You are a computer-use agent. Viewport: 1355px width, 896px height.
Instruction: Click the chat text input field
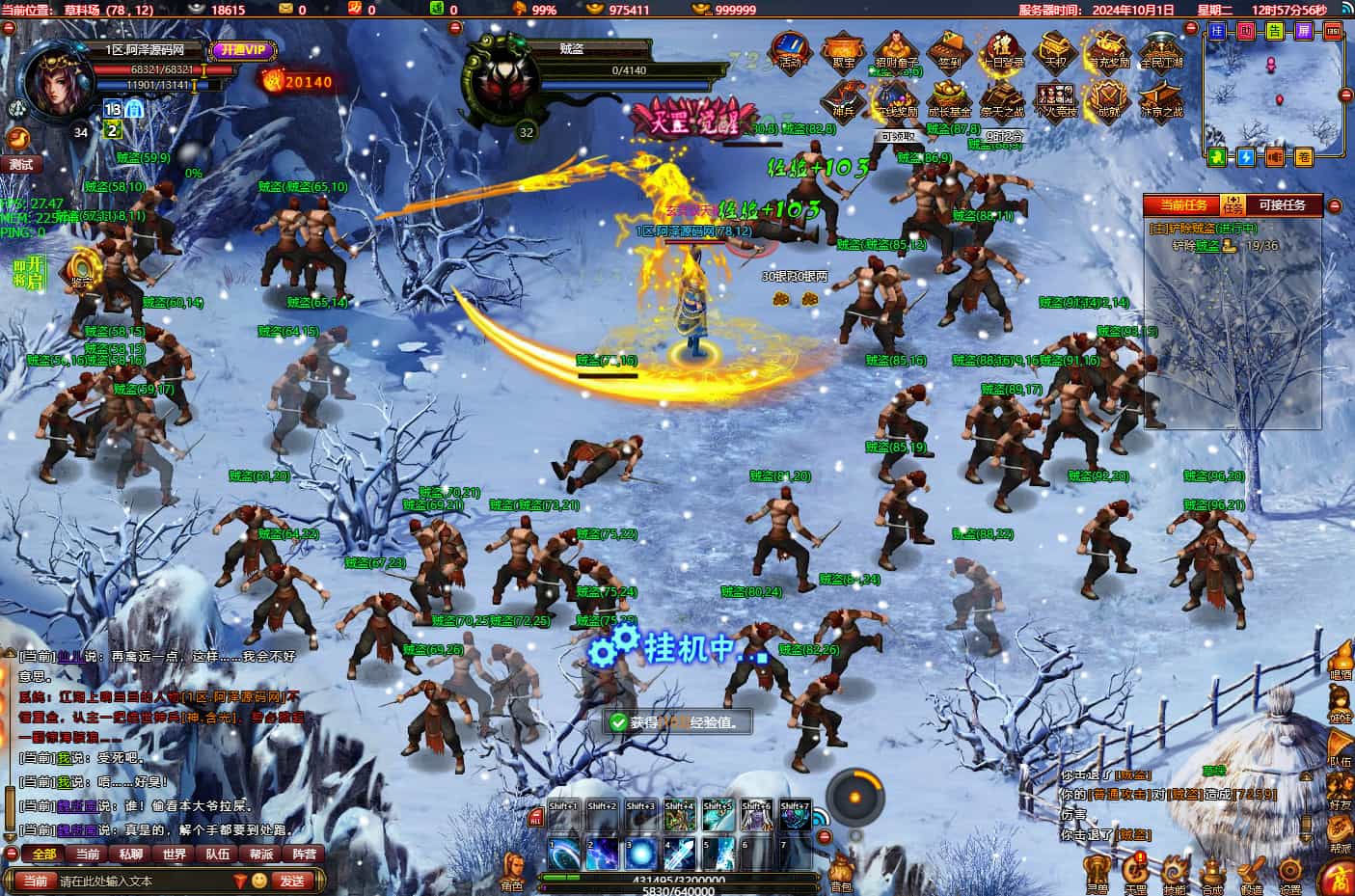143,881
